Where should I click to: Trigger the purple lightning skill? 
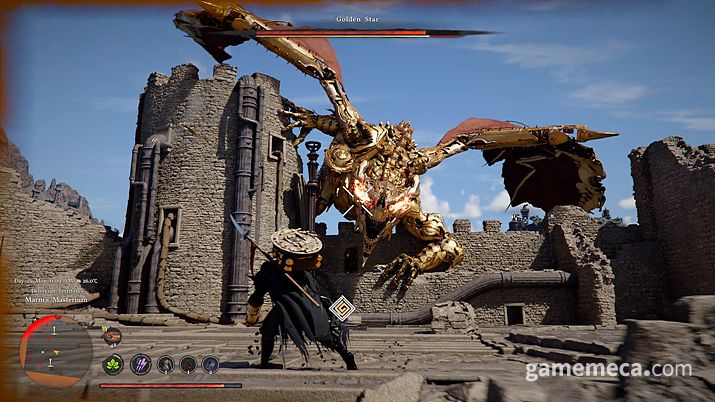pyautogui.click(x=141, y=364)
